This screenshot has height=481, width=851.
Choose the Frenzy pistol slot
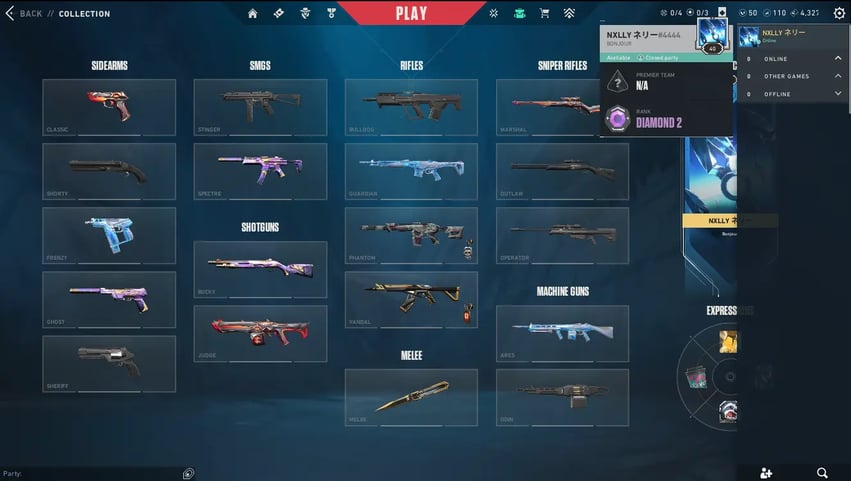coord(109,235)
